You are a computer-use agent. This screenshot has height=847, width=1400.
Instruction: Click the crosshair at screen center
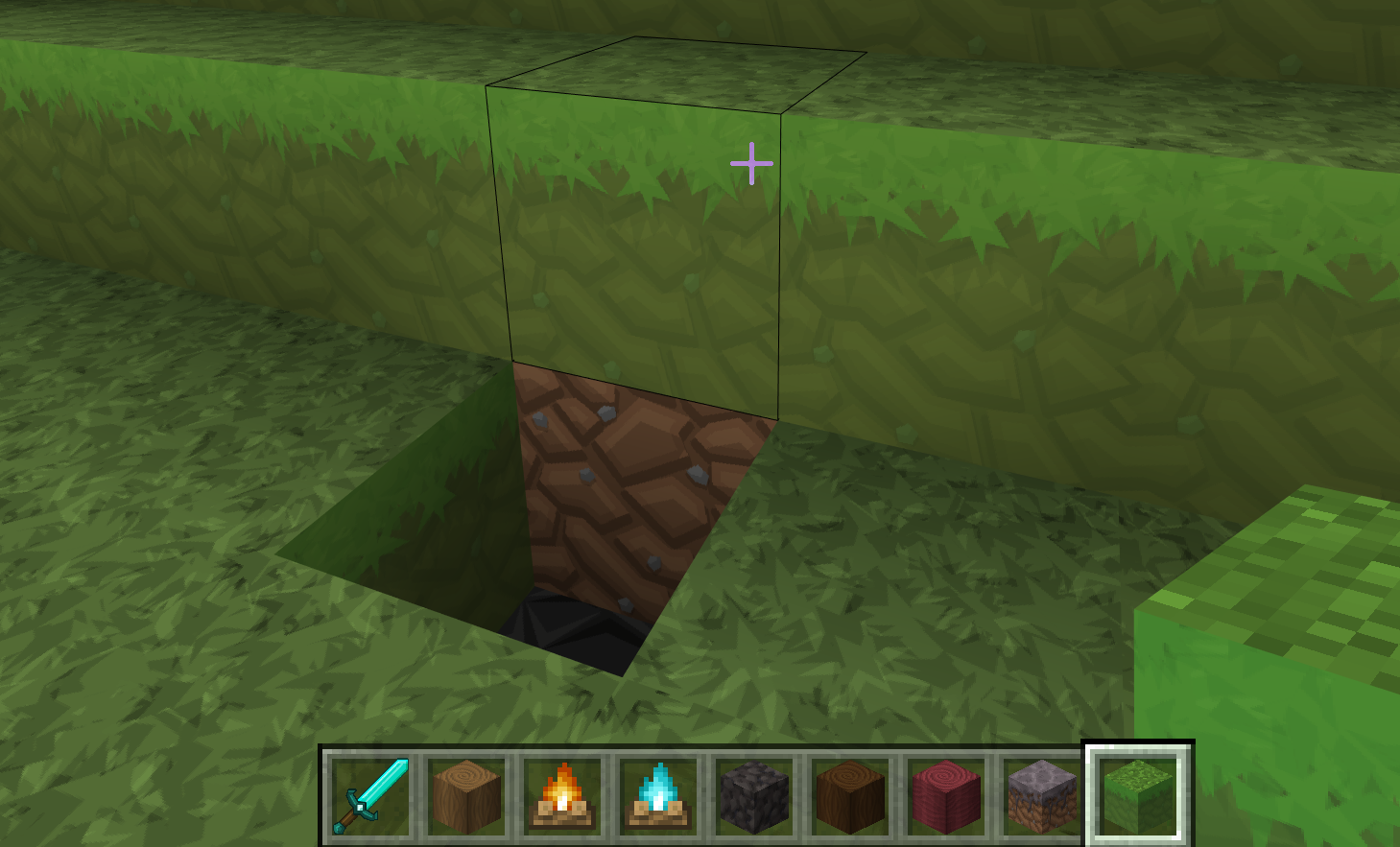point(752,164)
